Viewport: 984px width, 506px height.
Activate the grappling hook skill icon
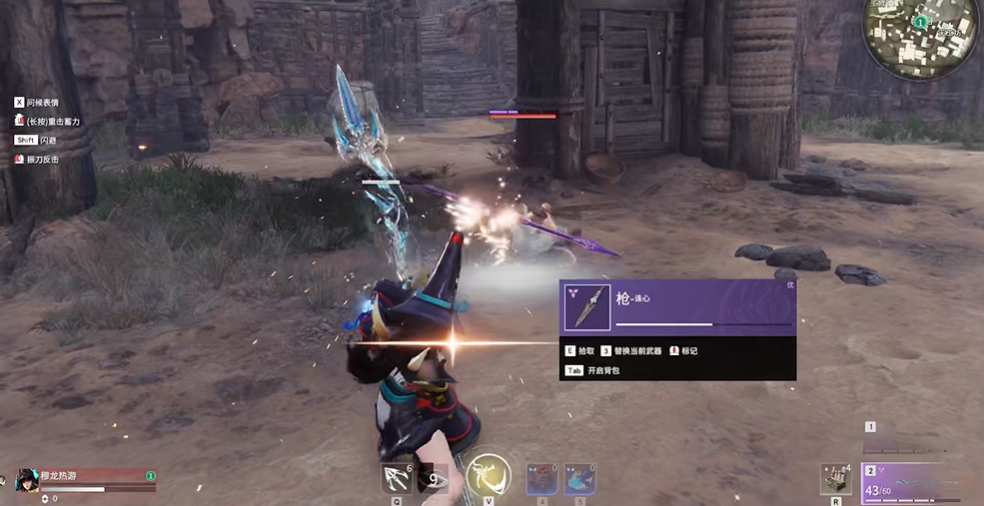coord(397,479)
